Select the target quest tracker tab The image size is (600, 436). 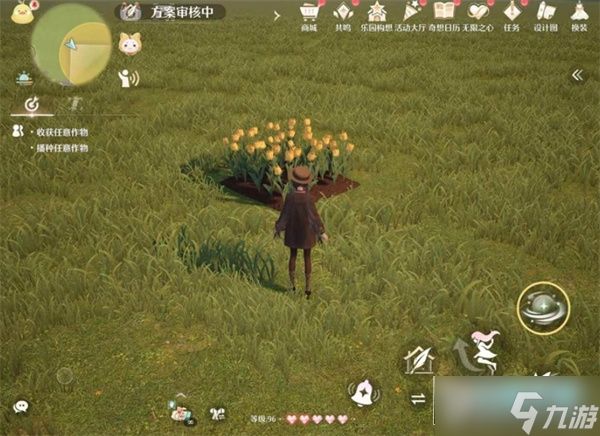coord(32,104)
